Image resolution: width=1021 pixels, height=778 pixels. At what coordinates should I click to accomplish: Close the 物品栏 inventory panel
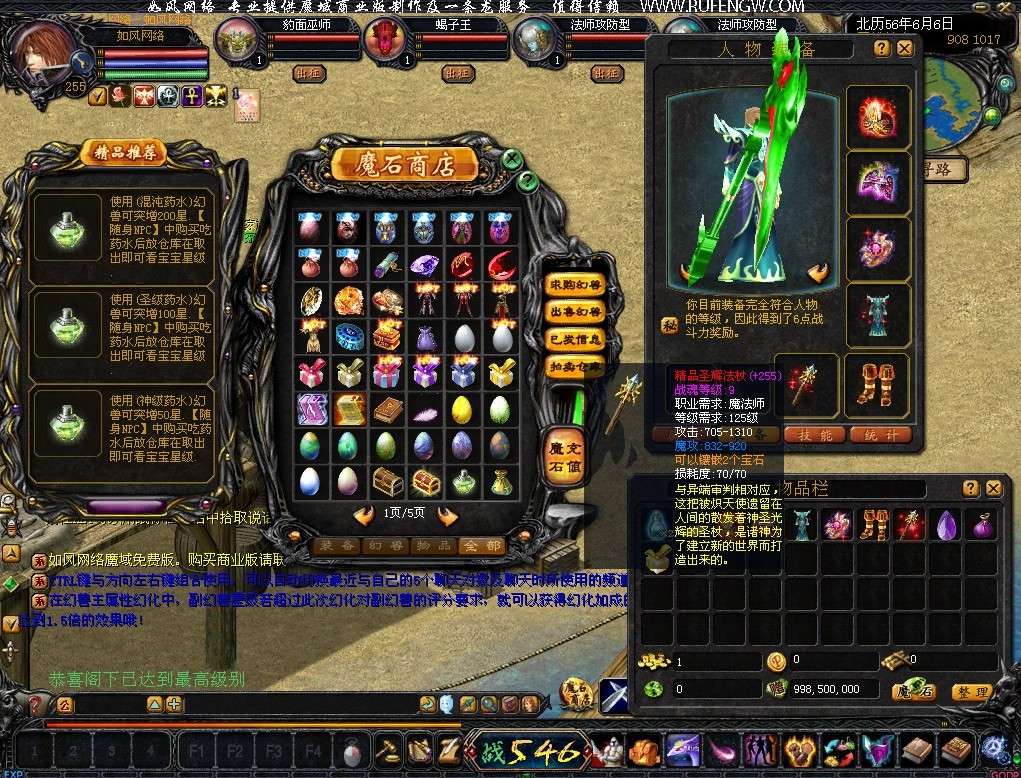coord(993,488)
